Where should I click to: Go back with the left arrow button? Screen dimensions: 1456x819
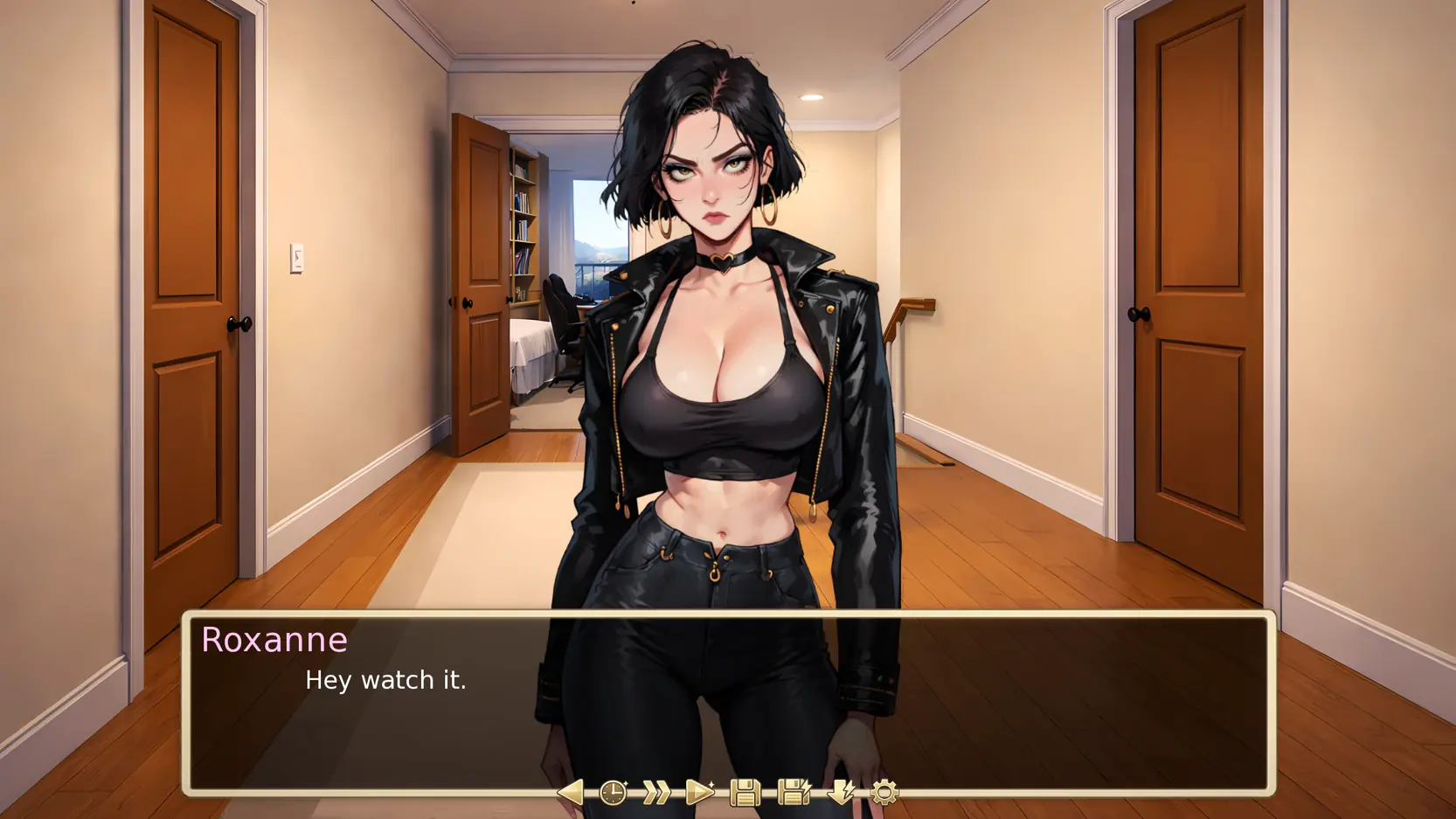570,793
